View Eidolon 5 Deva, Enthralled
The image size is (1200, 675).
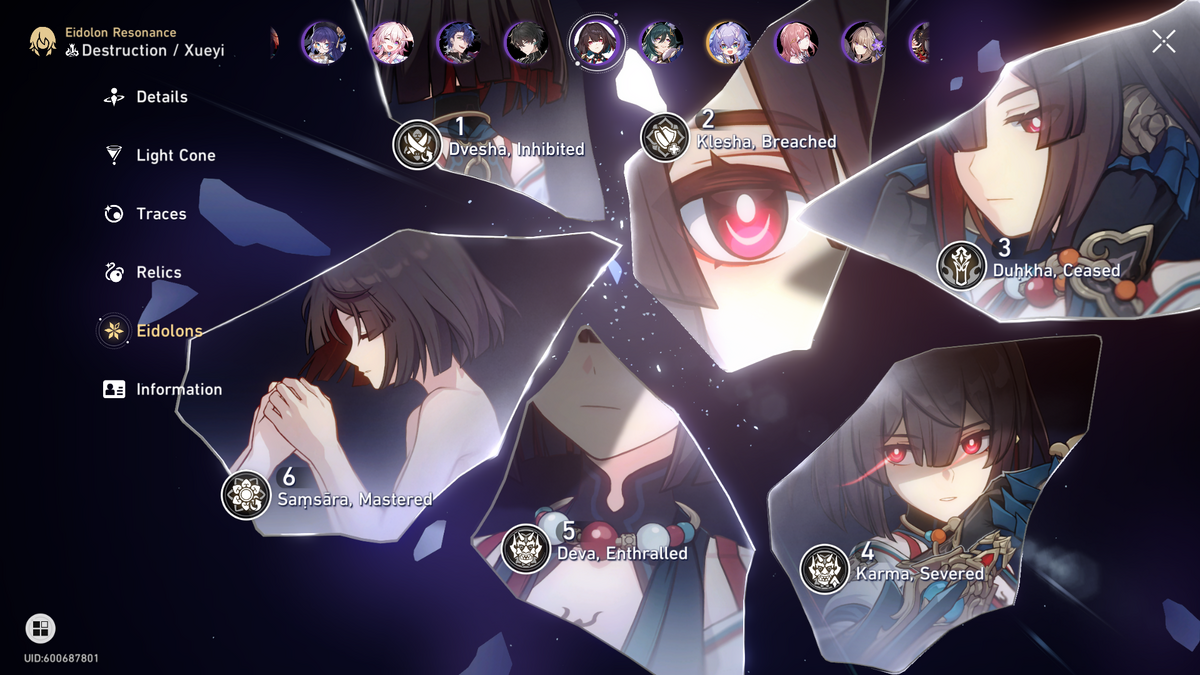526,549
